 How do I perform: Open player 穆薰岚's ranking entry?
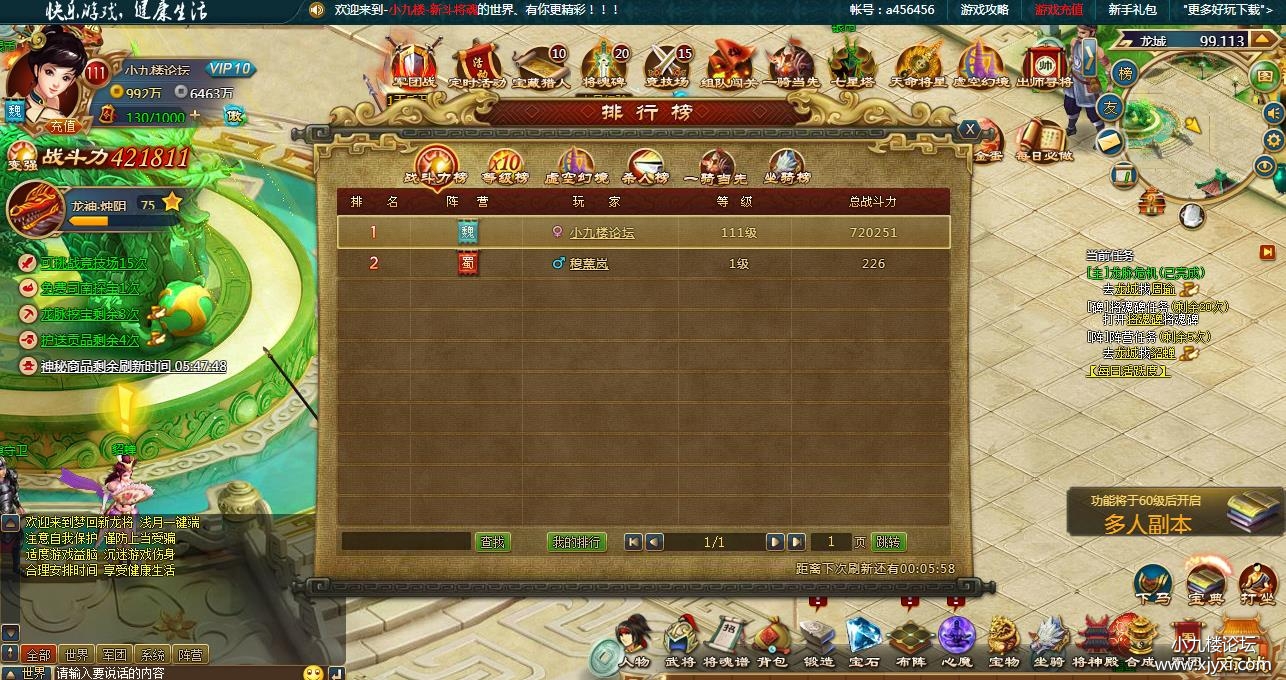tap(588, 264)
